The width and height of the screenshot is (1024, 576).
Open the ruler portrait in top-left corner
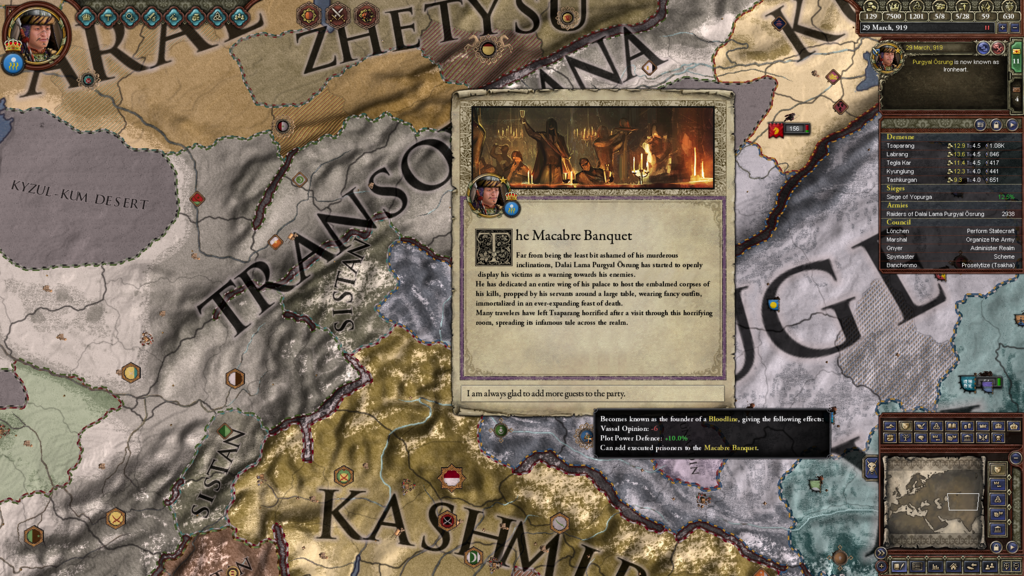[x=40, y=32]
